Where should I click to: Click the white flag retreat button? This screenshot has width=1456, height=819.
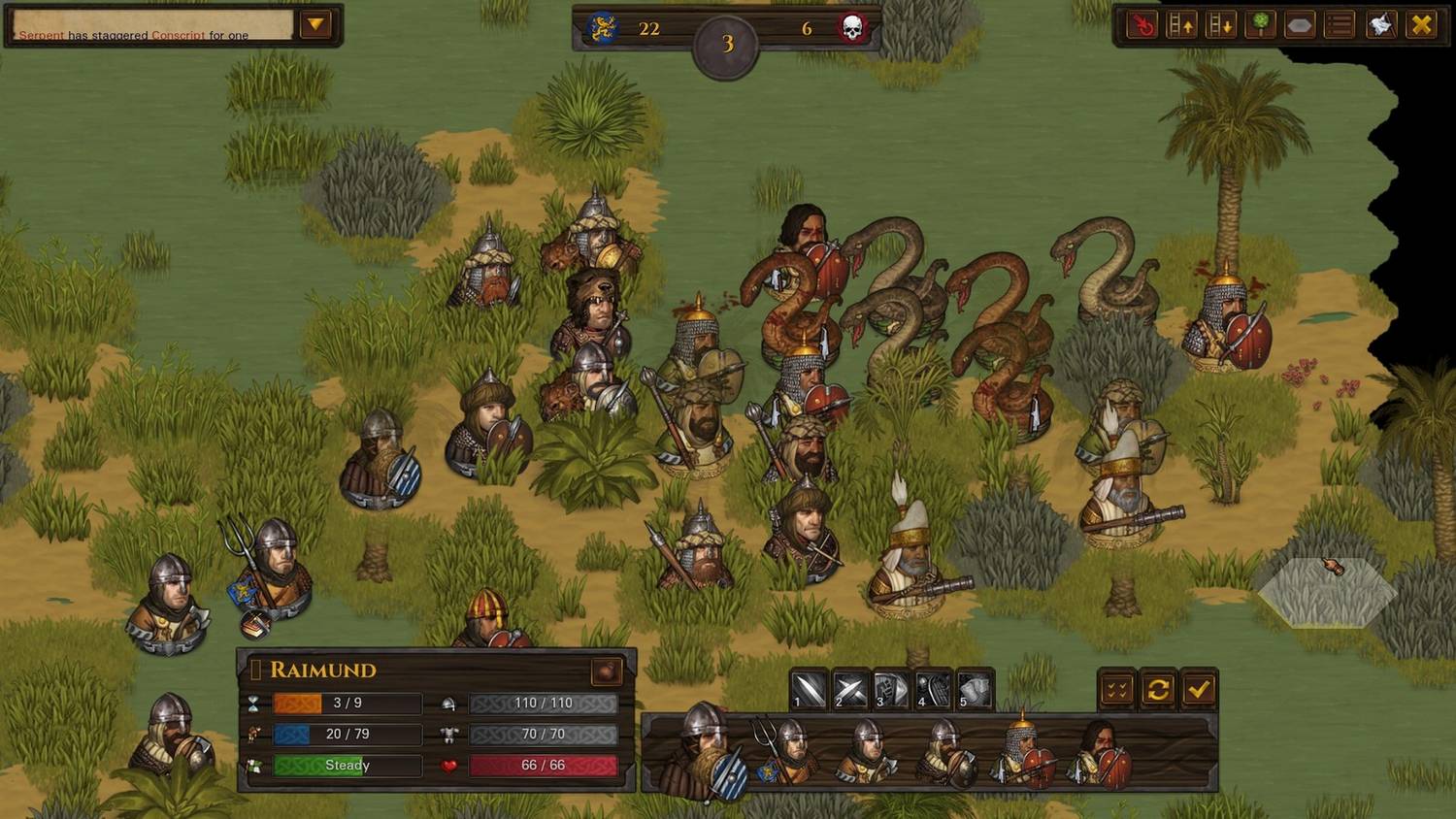[1380, 25]
